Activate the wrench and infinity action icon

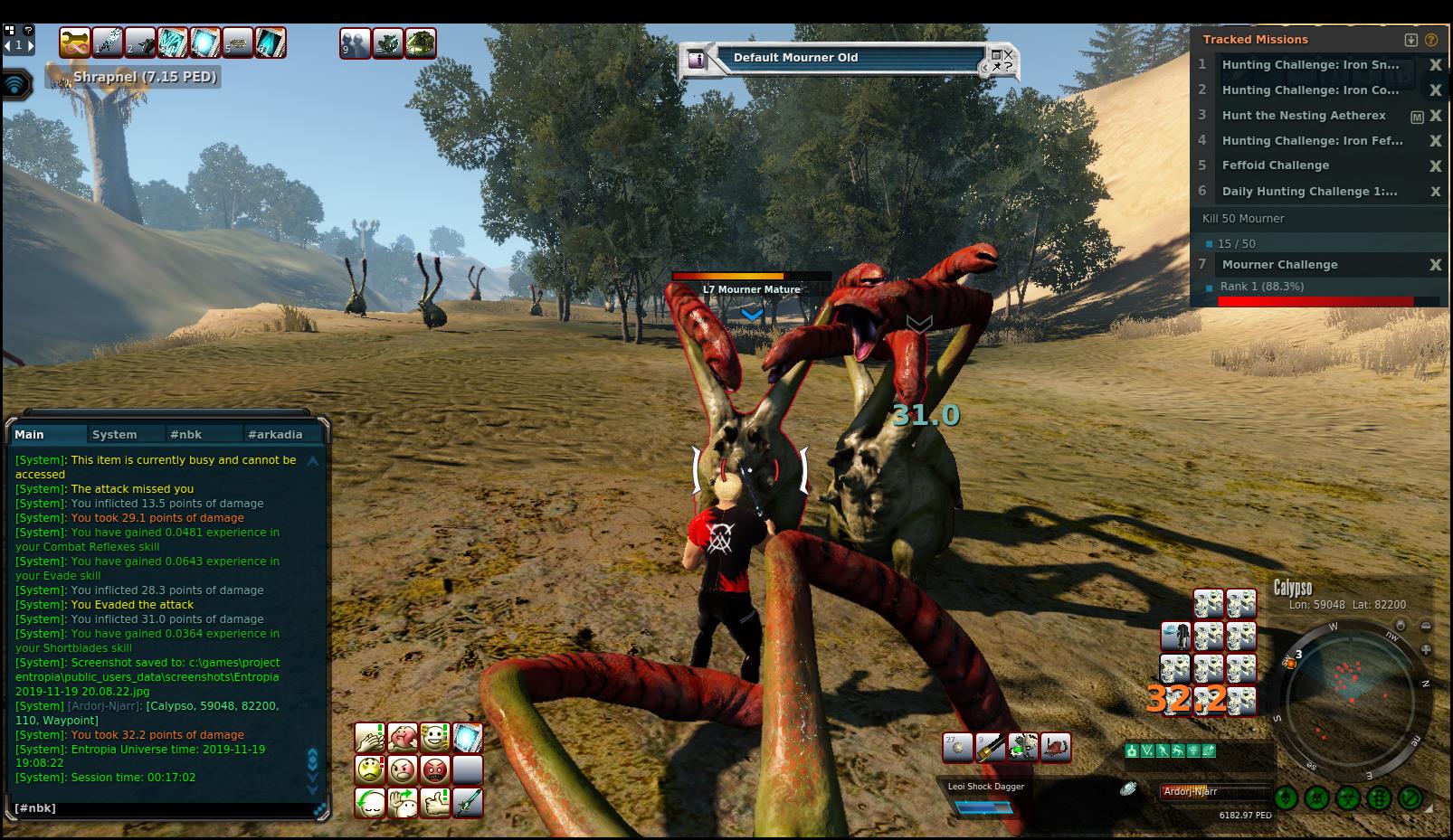click(75, 42)
